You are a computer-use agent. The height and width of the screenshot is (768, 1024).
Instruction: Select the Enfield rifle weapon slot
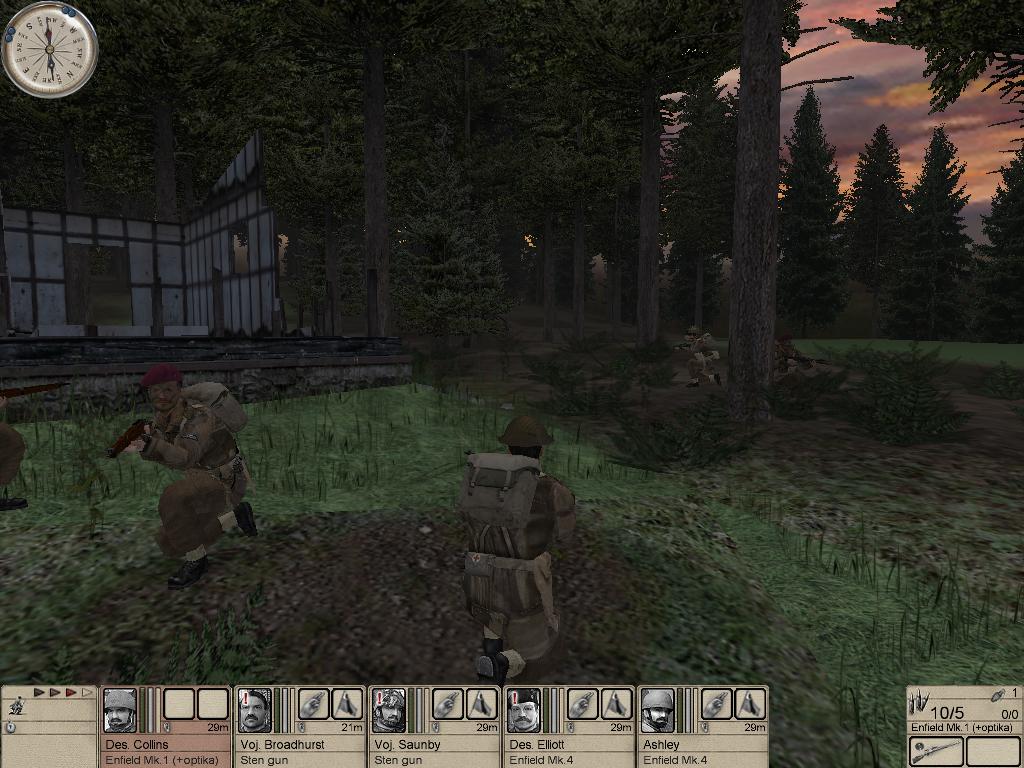tap(936, 751)
